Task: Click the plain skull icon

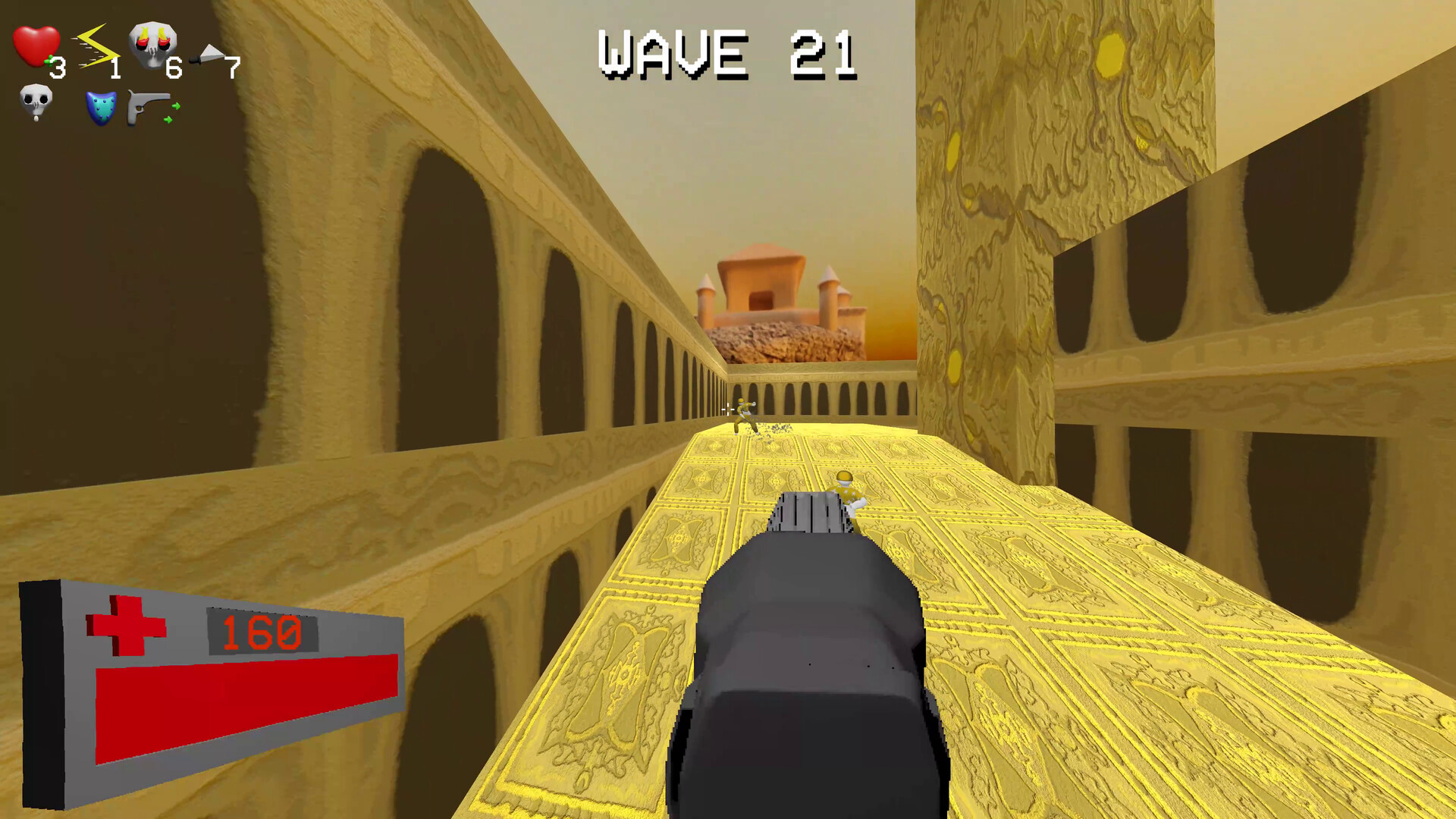Action: click(36, 102)
